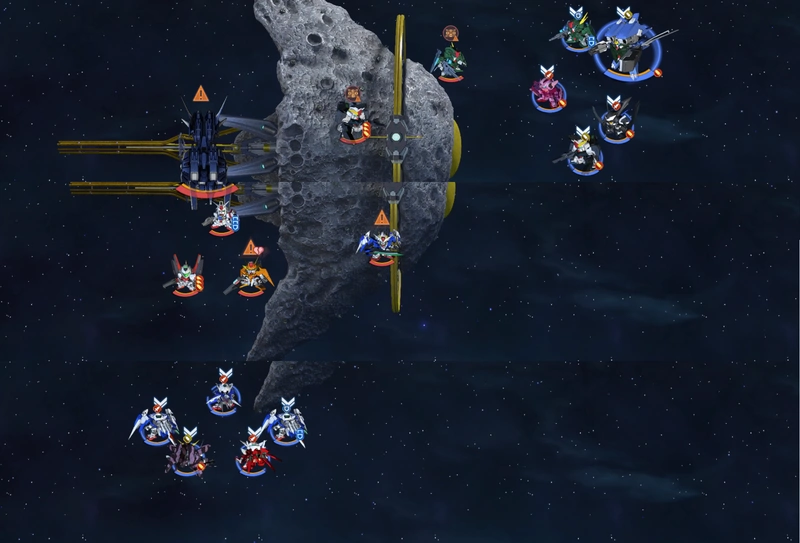Target the blue enemy Gundam beside the yellow ring
Screen dimensions: 800x543
[380, 245]
